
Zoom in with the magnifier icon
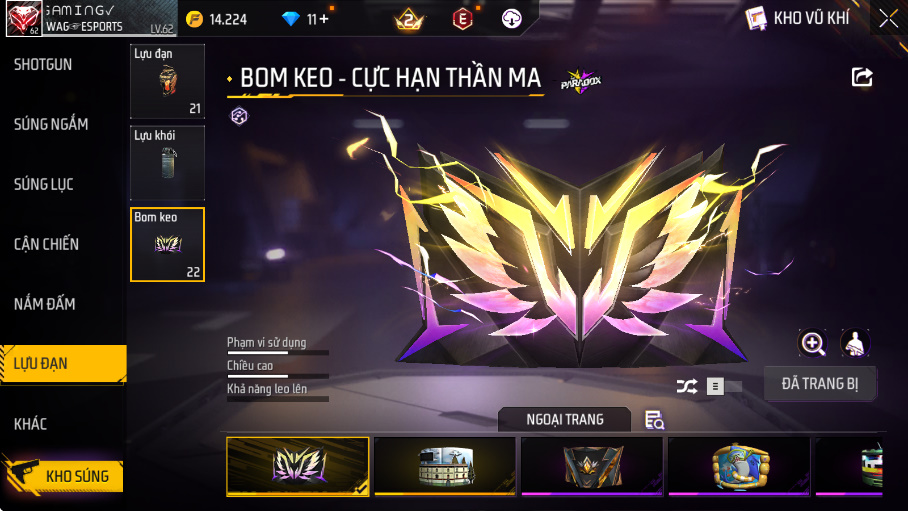pyautogui.click(x=813, y=344)
